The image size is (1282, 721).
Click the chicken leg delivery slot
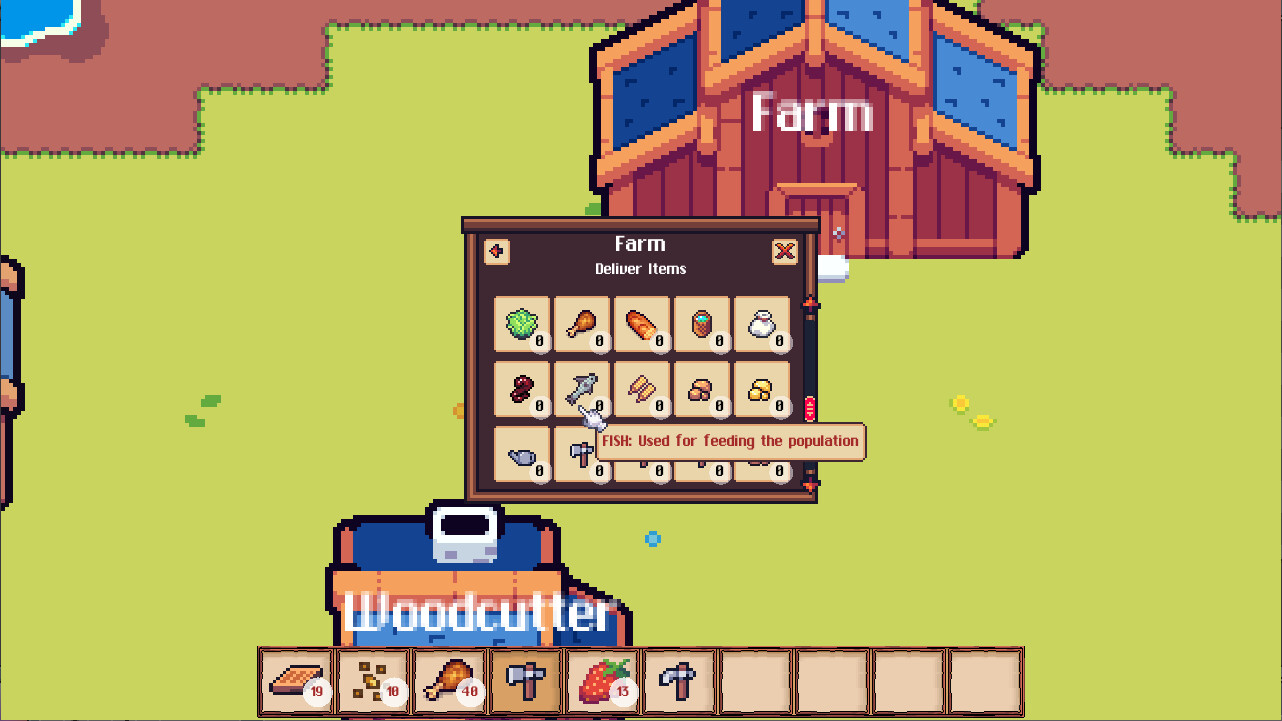(582, 325)
